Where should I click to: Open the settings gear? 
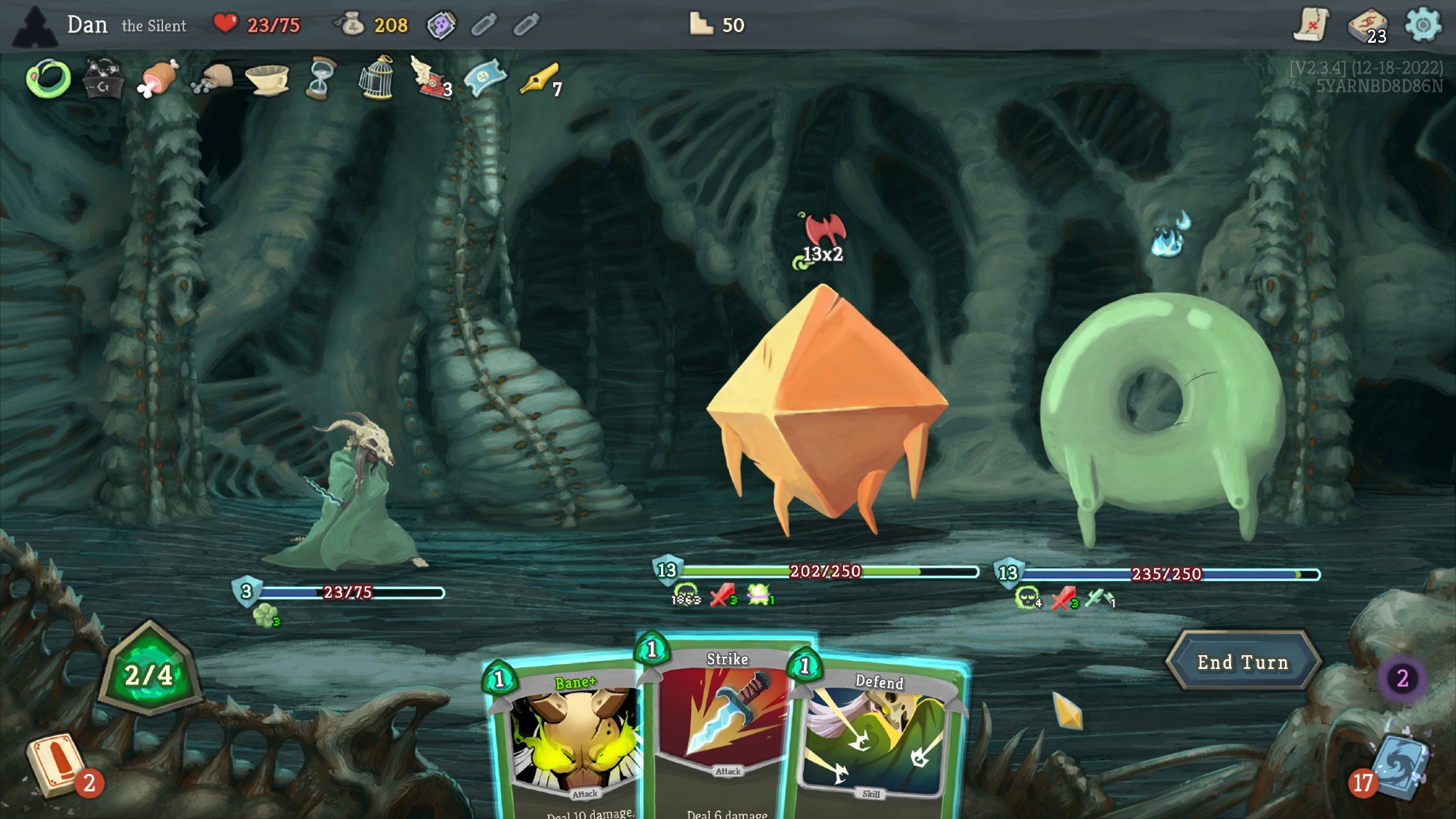(1423, 25)
